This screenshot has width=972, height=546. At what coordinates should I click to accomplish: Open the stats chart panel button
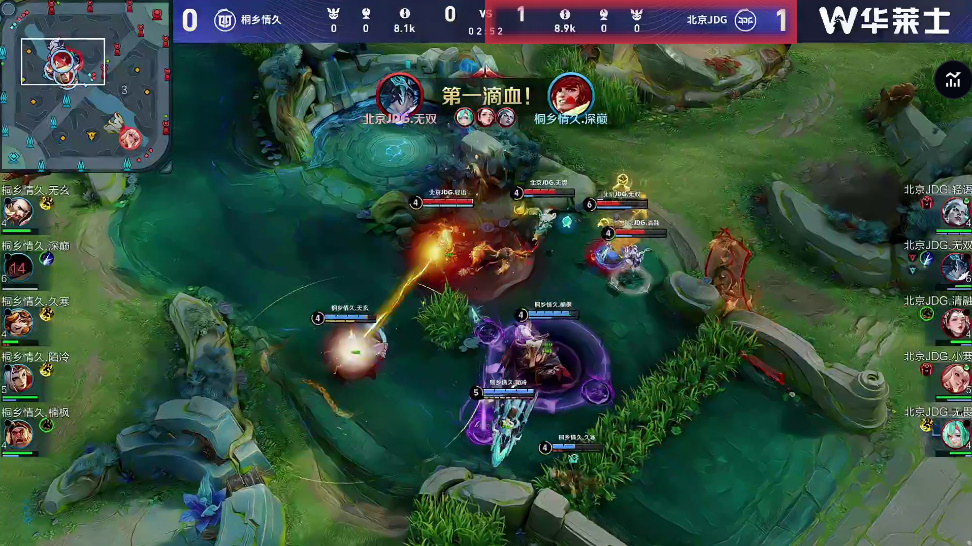click(x=949, y=80)
